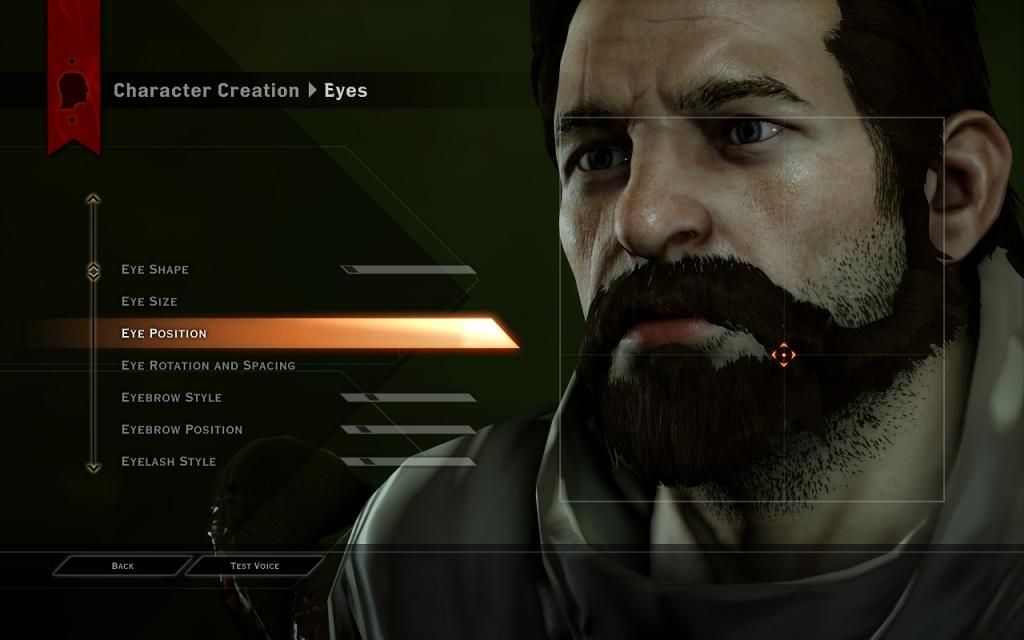Image resolution: width=1024 pixels, height=640 pixels.
Task: Open Eye Rotation and Spacing
Action: coord(208,366)
